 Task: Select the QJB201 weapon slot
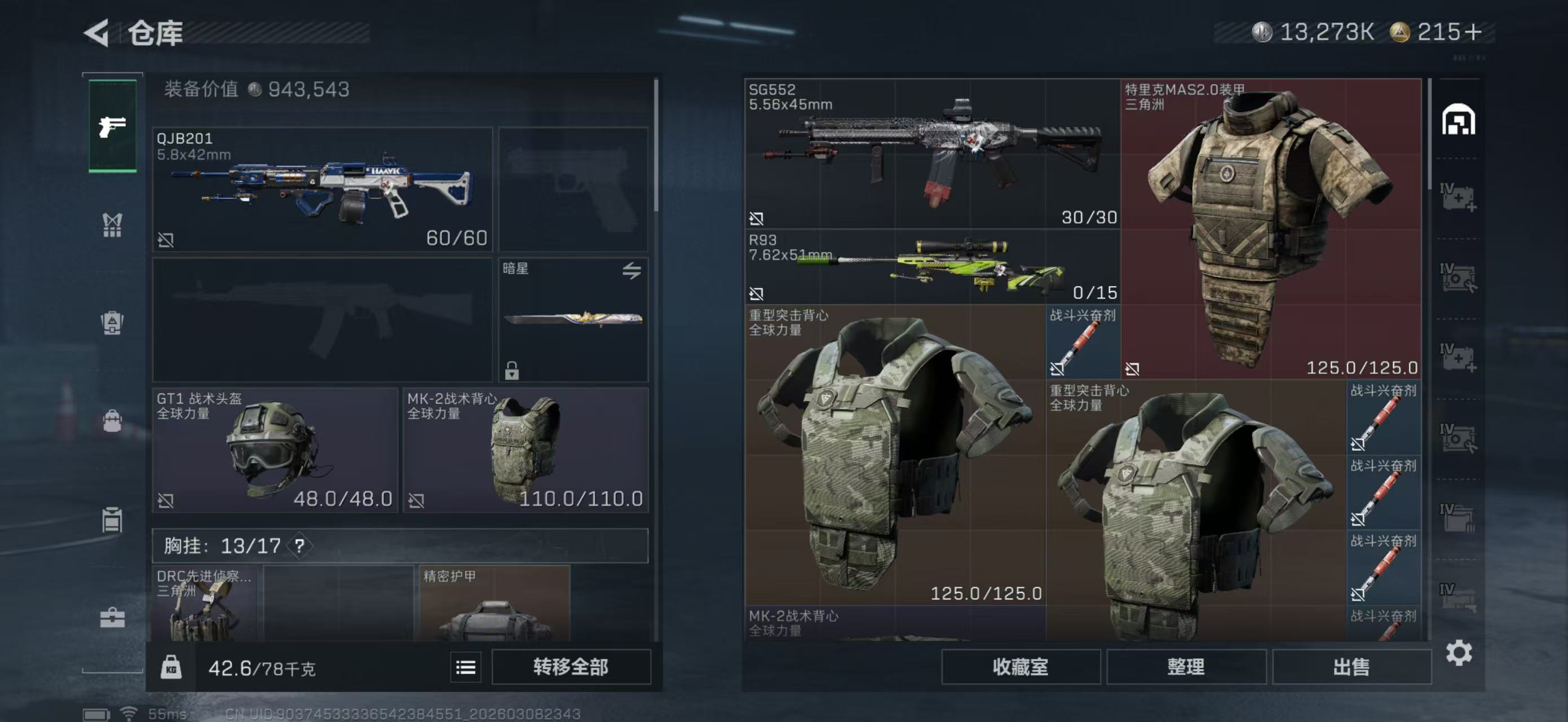click(x=322, y=190)
